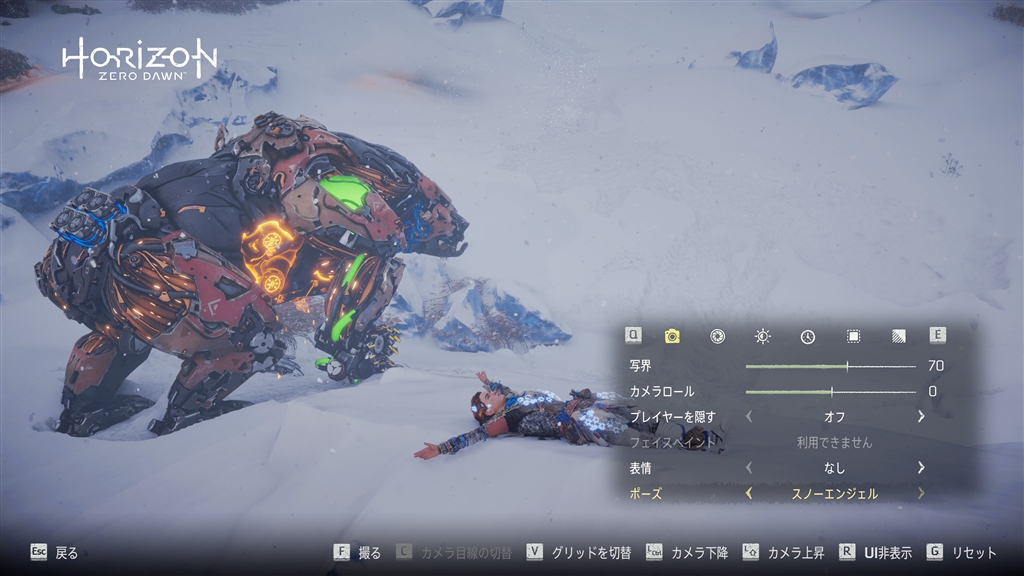This screenshot has height=576, width=1024.
Task: Select the ポーズ pose row label
Action: pyautogui.click(x=645, y=493)
